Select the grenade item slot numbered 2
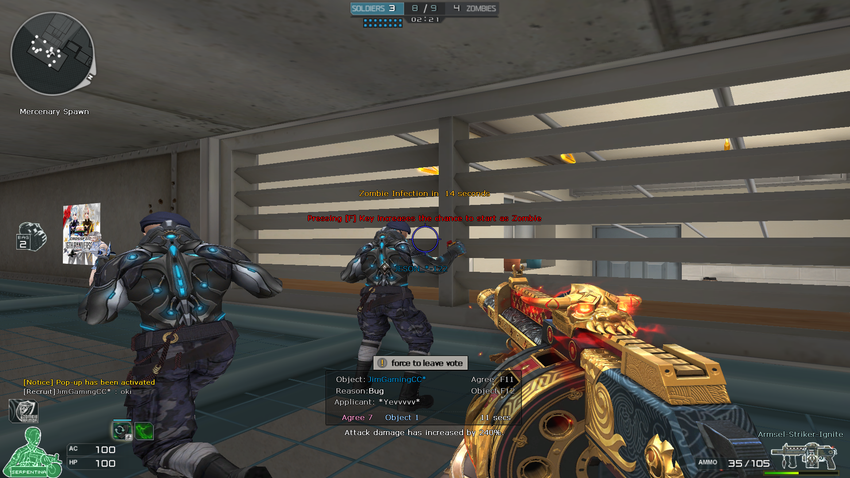850x478 pixels. [x=31, y=236]
